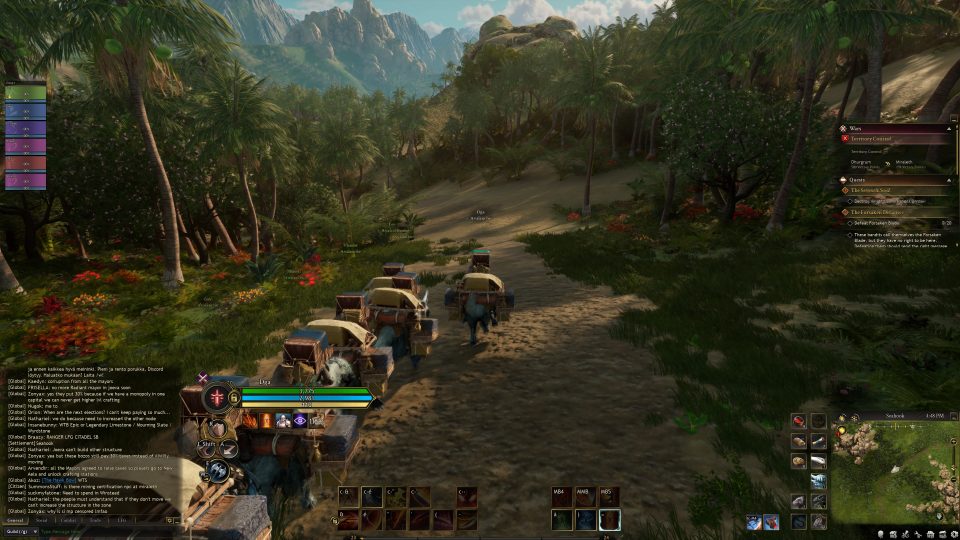
Task: Select the green party member frame
Action: click(25, 94)
